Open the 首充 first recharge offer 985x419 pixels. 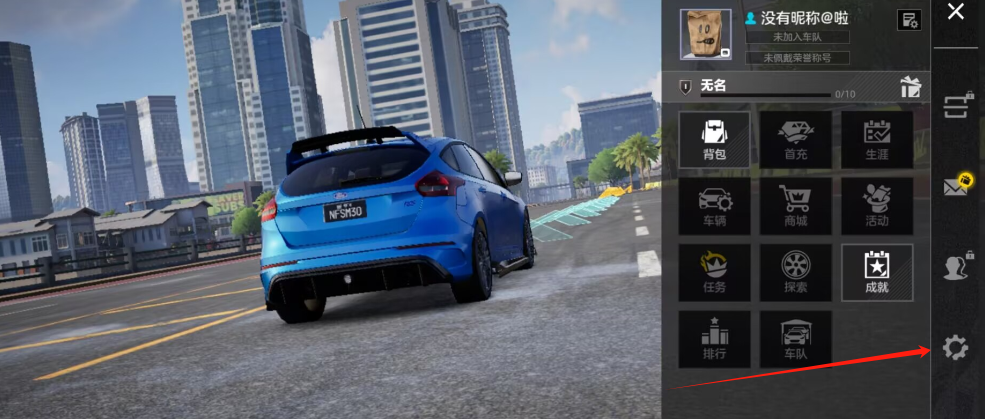(795, 138)
